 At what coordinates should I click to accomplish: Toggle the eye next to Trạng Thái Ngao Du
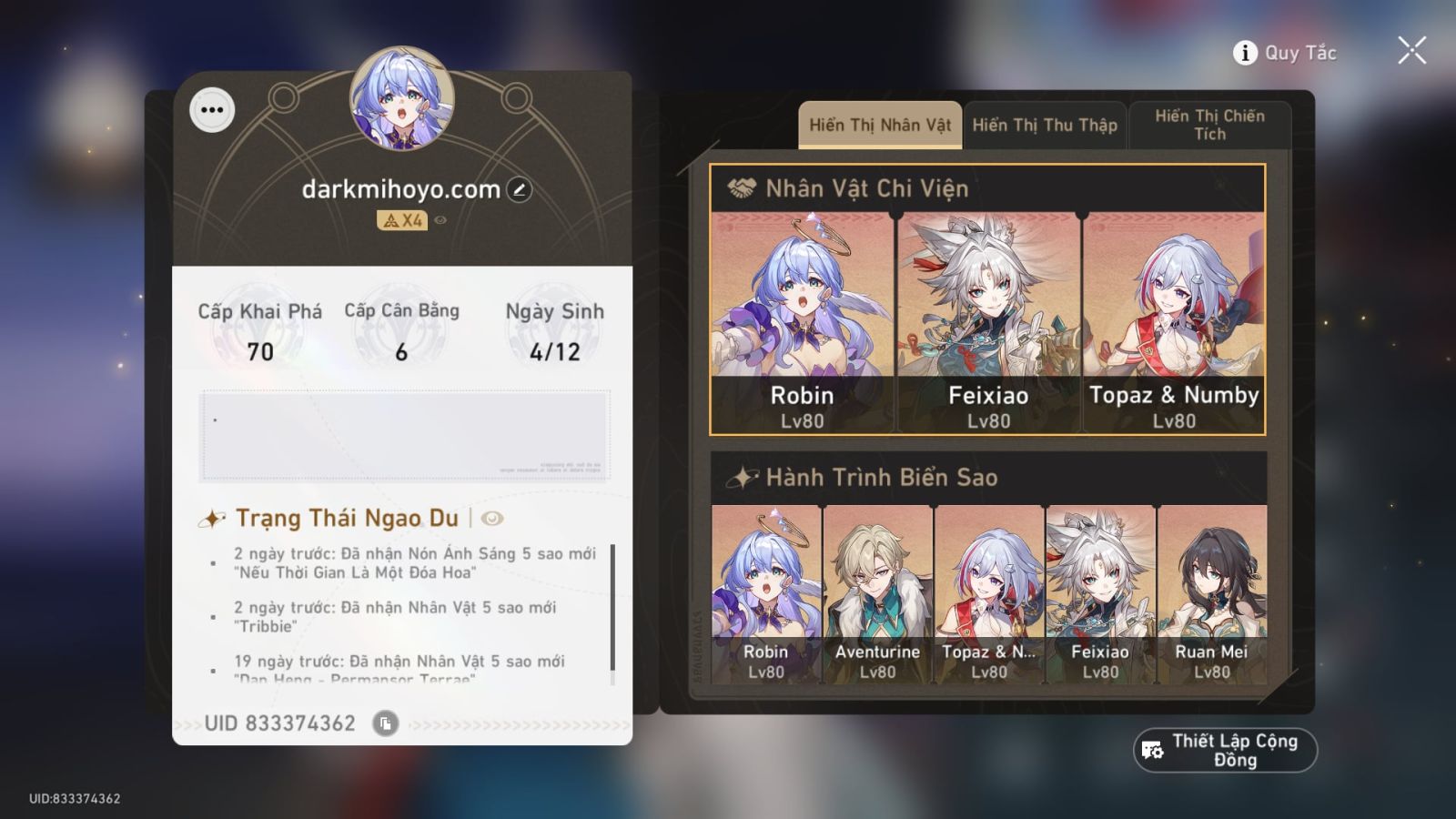(491, 519)
